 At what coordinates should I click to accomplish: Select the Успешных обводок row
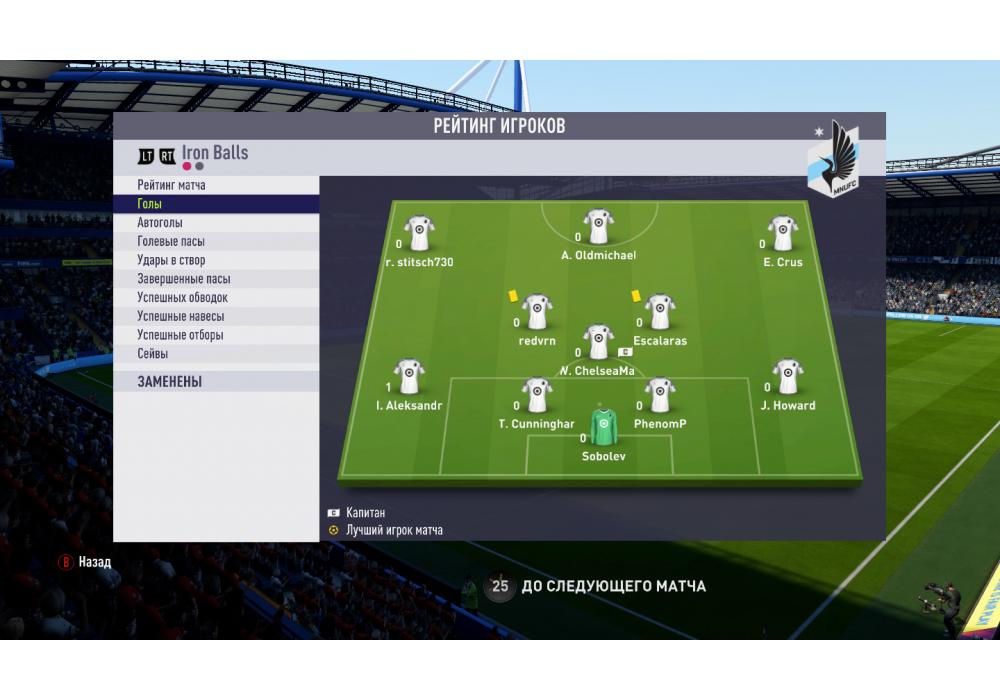tap(216, 297)
